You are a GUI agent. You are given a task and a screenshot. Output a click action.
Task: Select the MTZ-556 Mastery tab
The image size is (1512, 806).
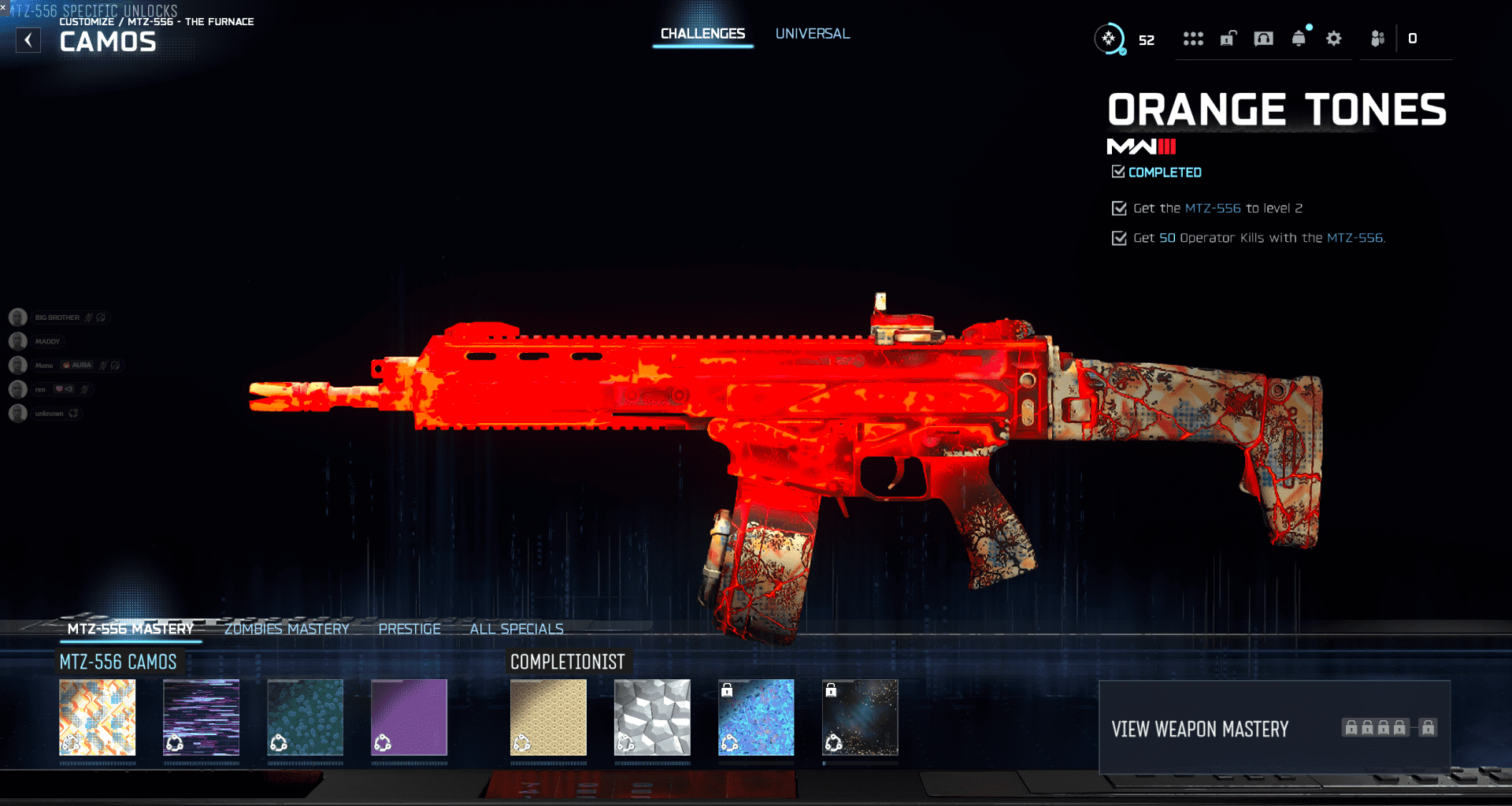130,629
